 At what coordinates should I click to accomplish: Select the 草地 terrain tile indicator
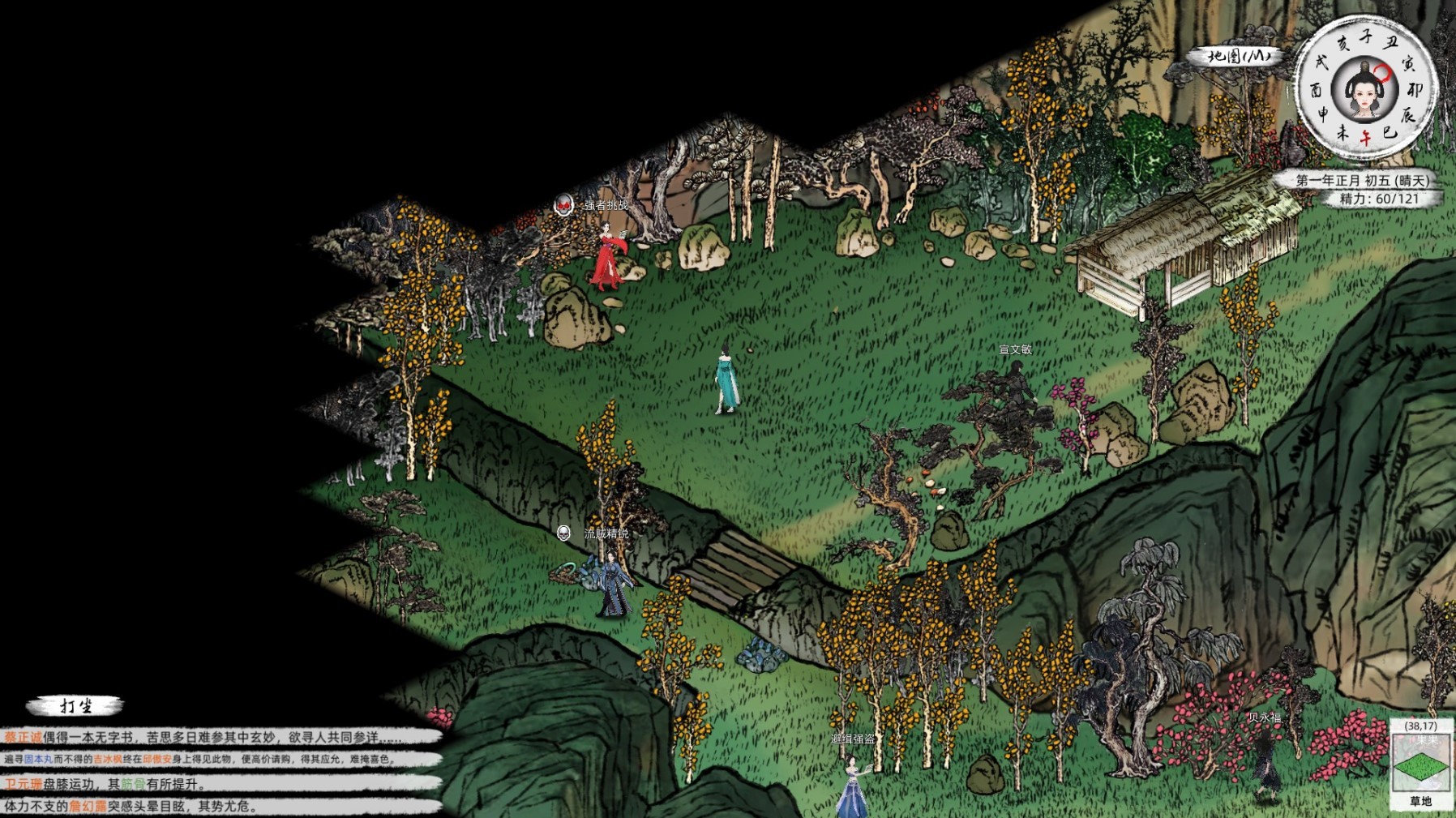pyautogui.click(x=1420, y=767)
